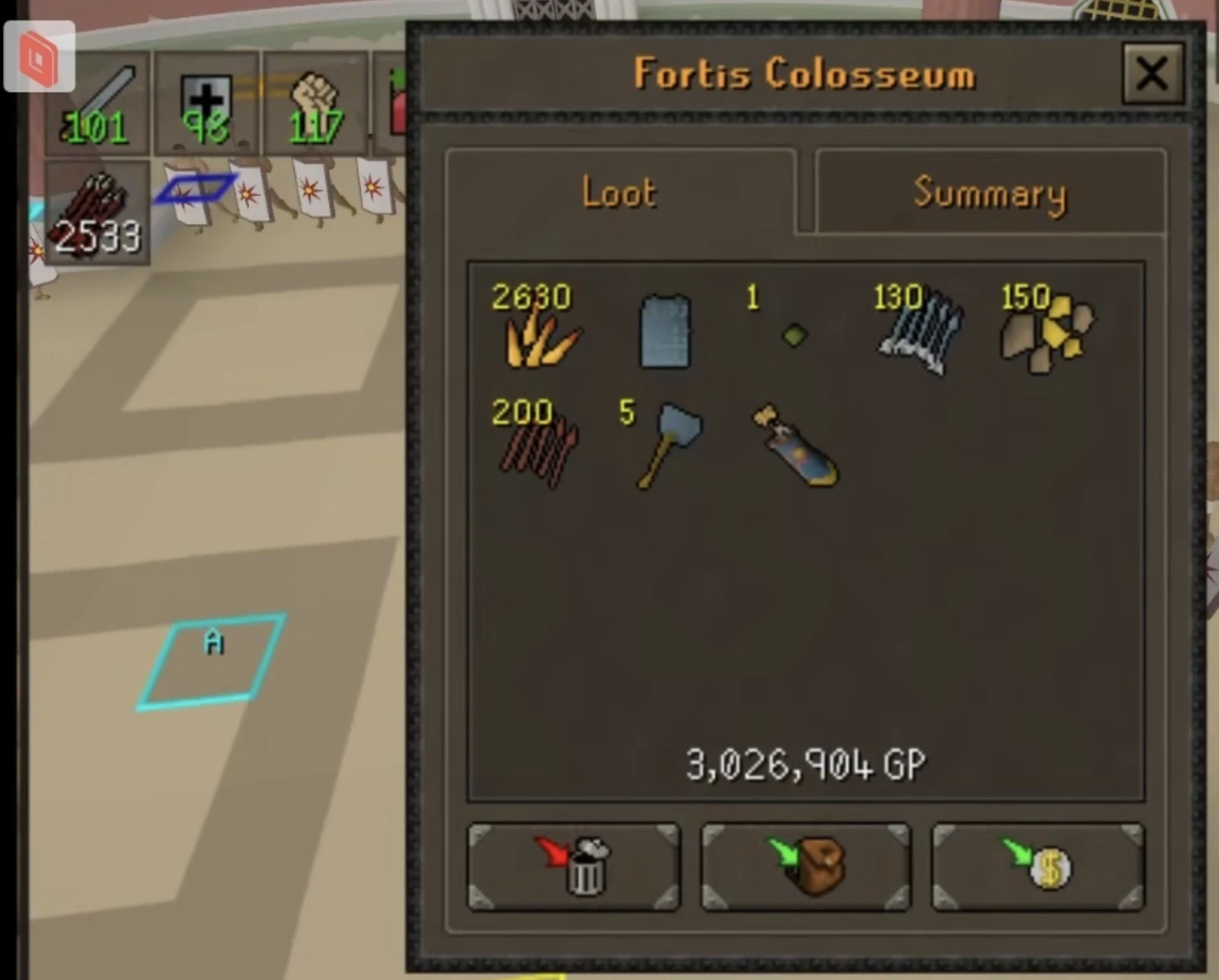Screen dimensions: 1219x980
Task: Switch to the Summary tab
Action: (988, 195)
